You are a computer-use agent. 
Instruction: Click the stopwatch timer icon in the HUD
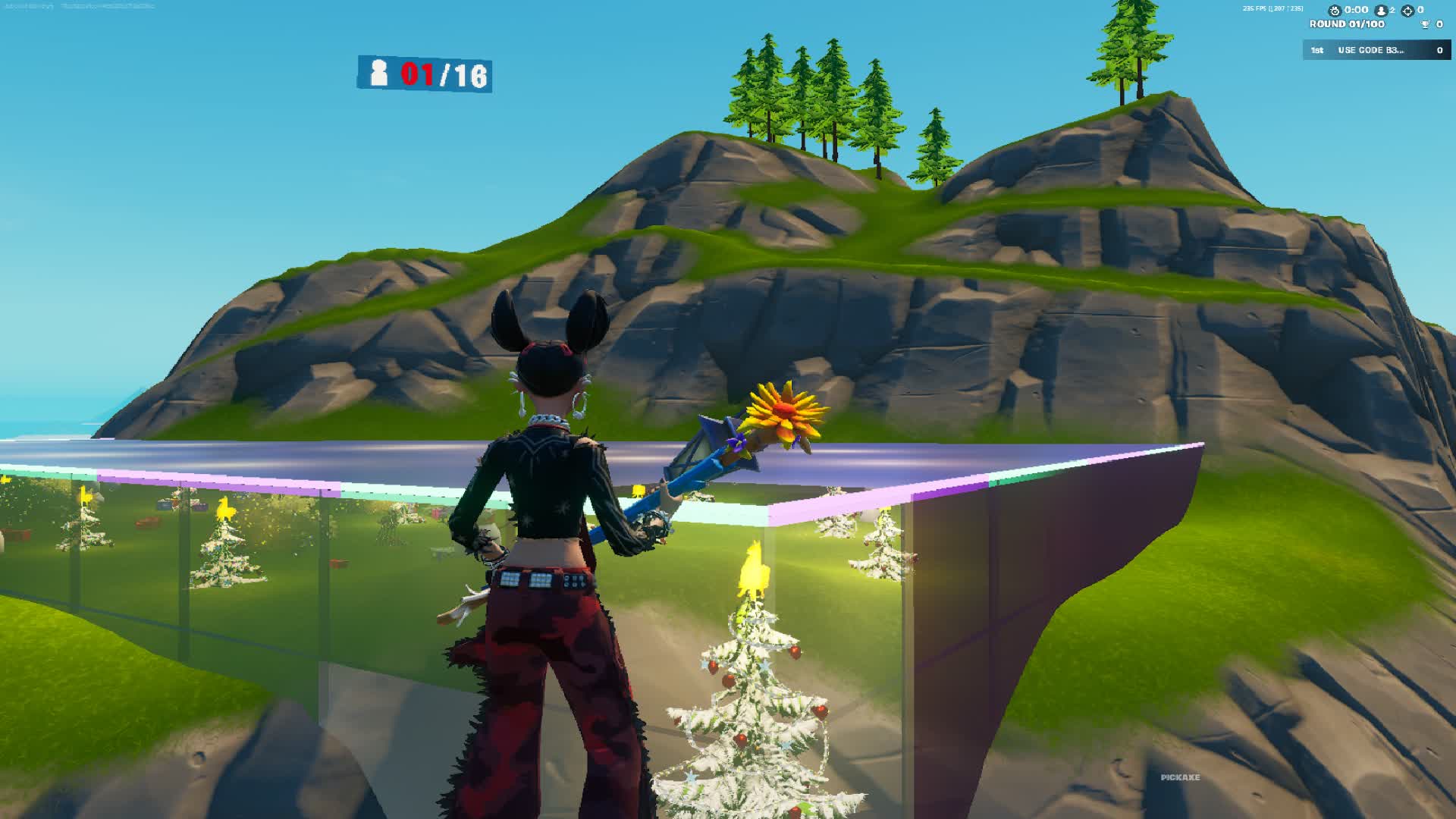(x=1335, y=11)
